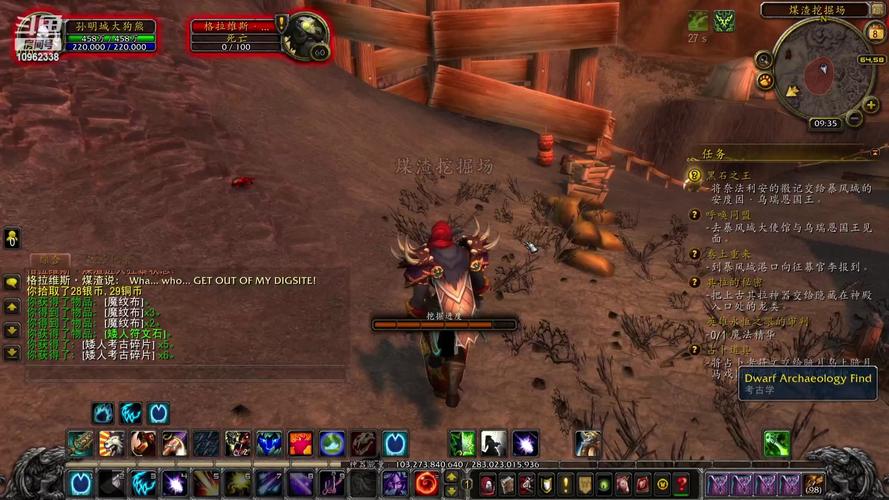Viewport: 889px width, 500px height.
Task: Click the paw print tracking button
Action: coord(765,81)
